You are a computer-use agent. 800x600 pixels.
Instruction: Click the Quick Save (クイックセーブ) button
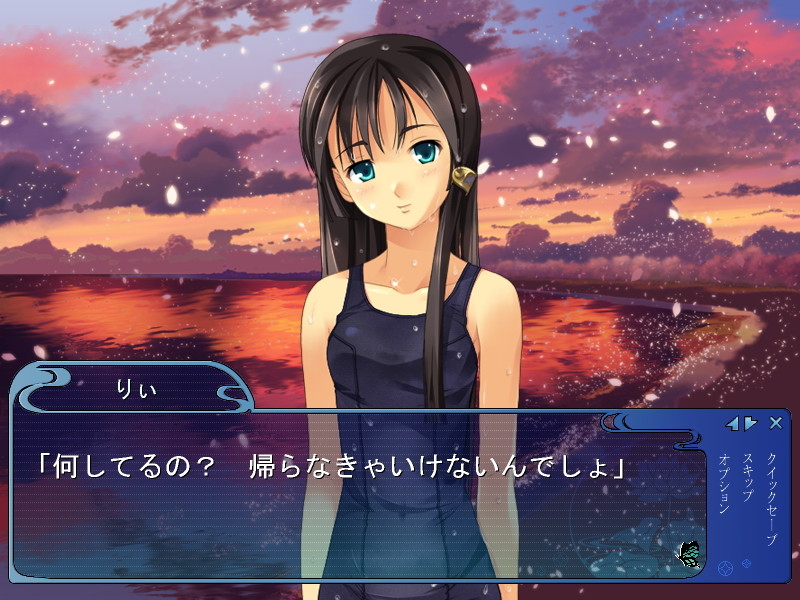tap(771, 498)
